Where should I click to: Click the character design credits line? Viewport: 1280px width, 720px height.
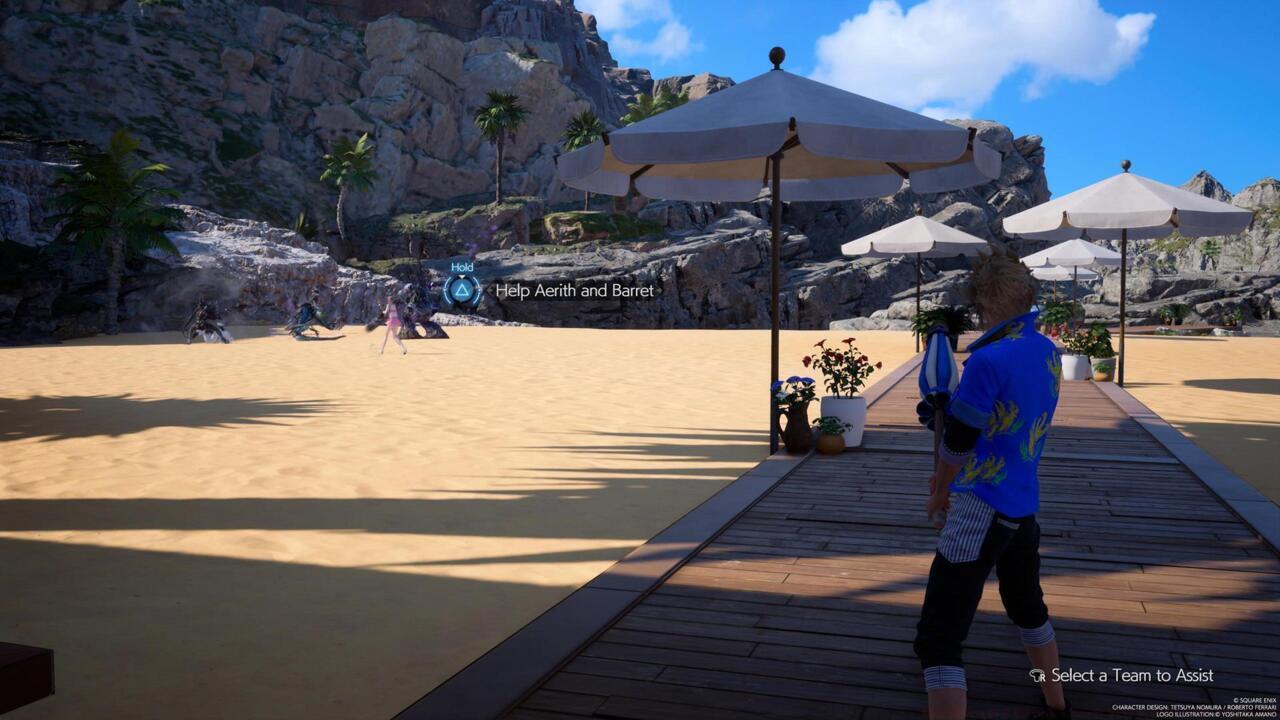tap(1193, 706)
